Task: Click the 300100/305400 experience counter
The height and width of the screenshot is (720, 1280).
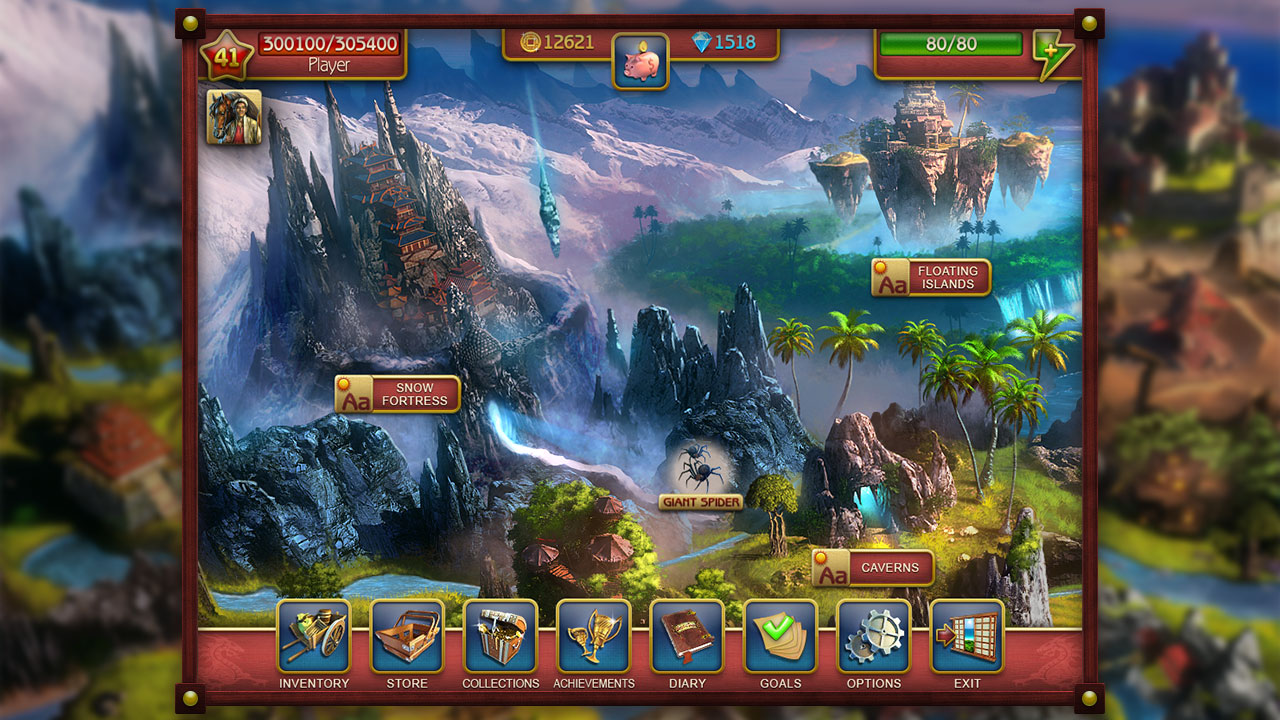Action: 330,43
